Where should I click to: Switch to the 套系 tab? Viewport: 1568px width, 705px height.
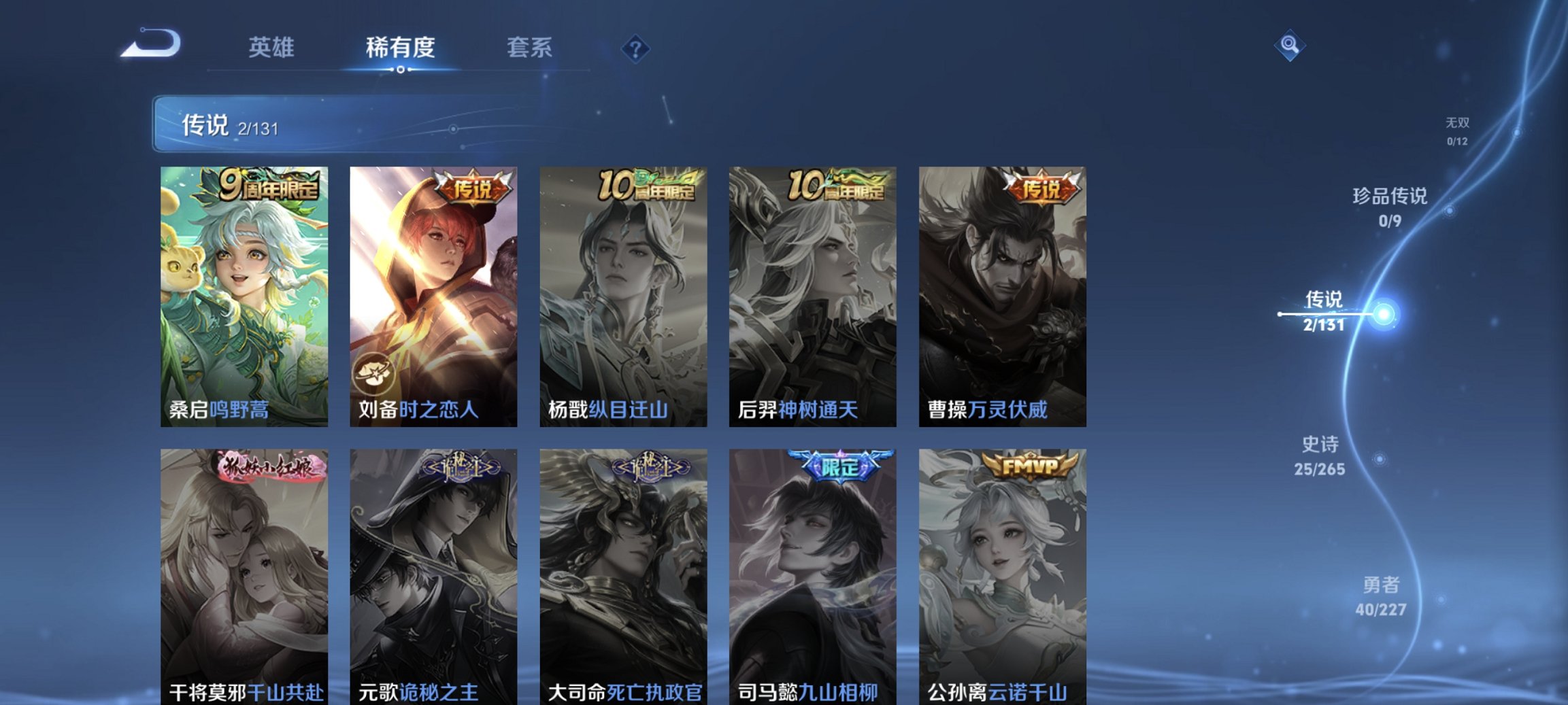pyautogui.click(x=528, y=47)
